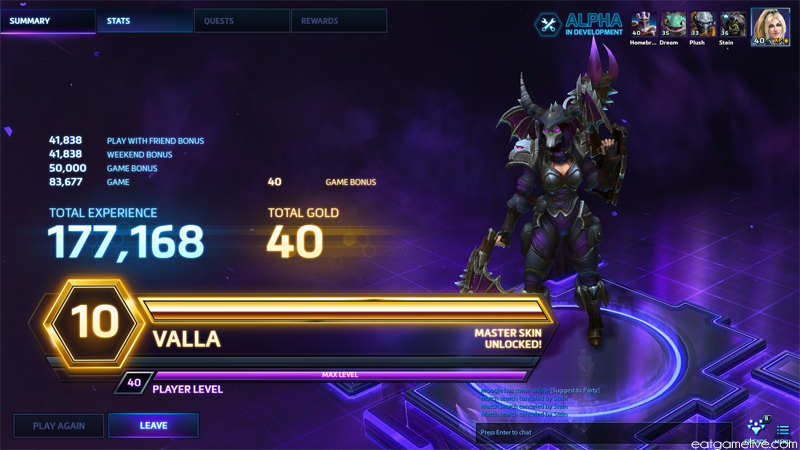Screen dimensions: 800x450
Task: Open the Friends list icon
Action: (758, 429)
